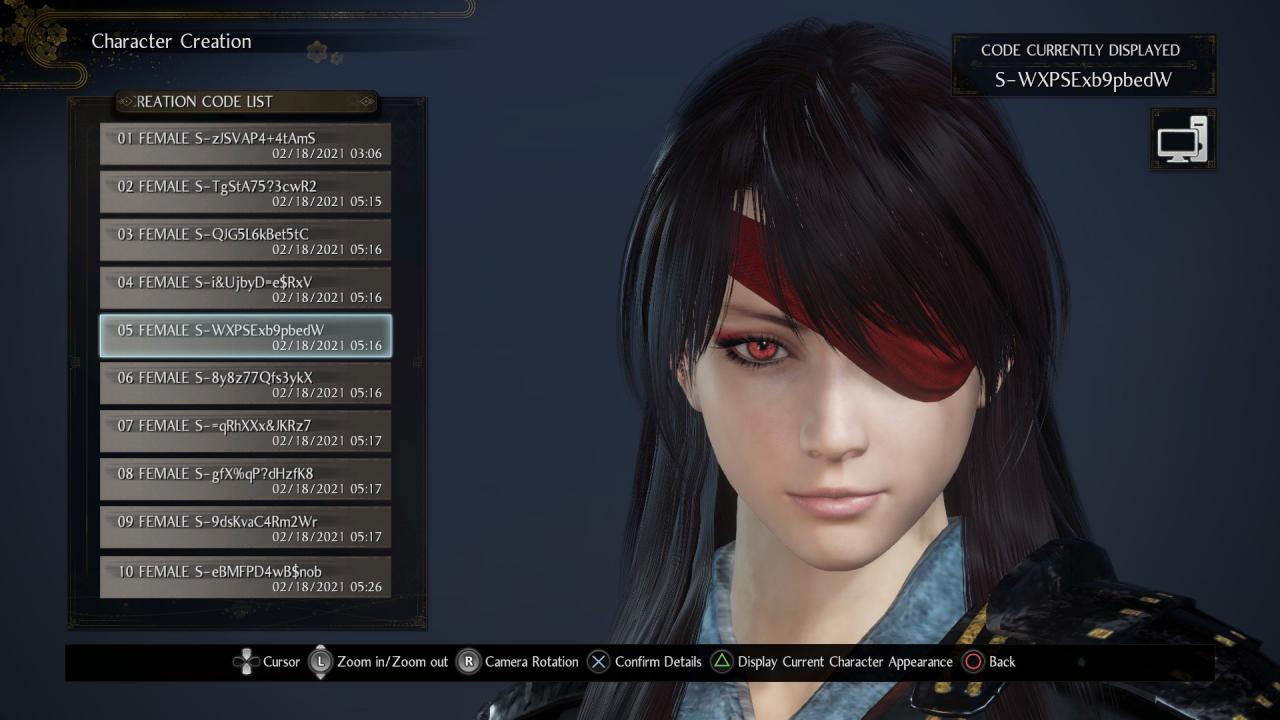Choose code entry 10 S-eBMFPD4wB$nob
Image resolution: width=1280 pixels, height=720 pixels.
(x=245, y=577)
